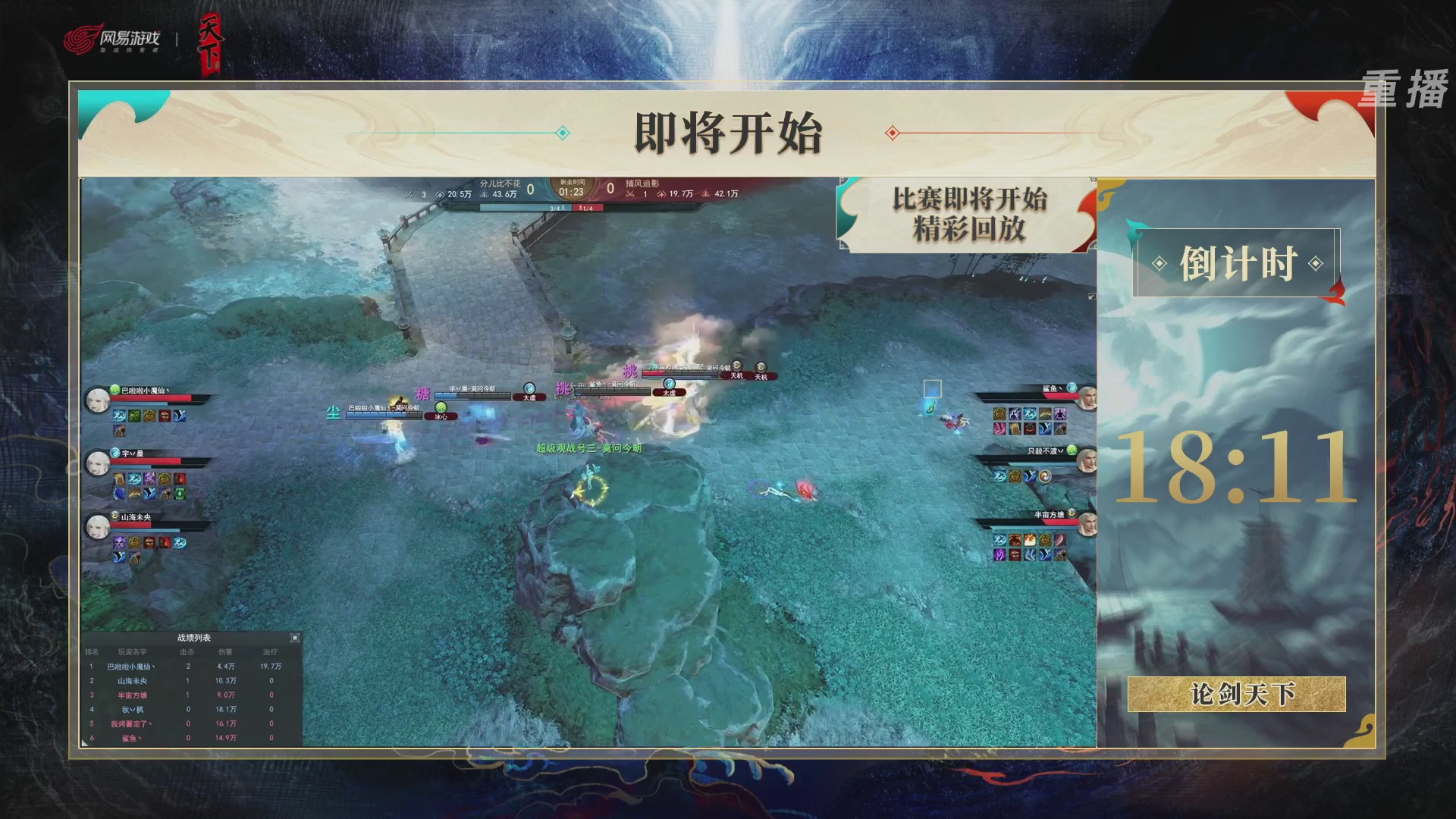Toggle the 战绩列表 panel with its corner icon
Viewport: 1456px width, 819px height.
tap(295, 638)
